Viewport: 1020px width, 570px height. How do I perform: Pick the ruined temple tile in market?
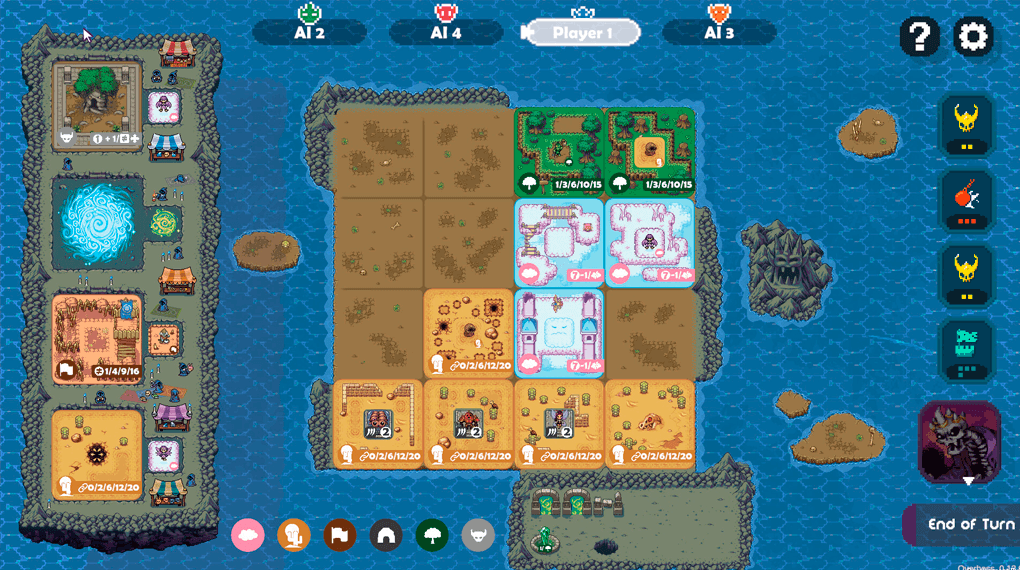click(98, 104)
